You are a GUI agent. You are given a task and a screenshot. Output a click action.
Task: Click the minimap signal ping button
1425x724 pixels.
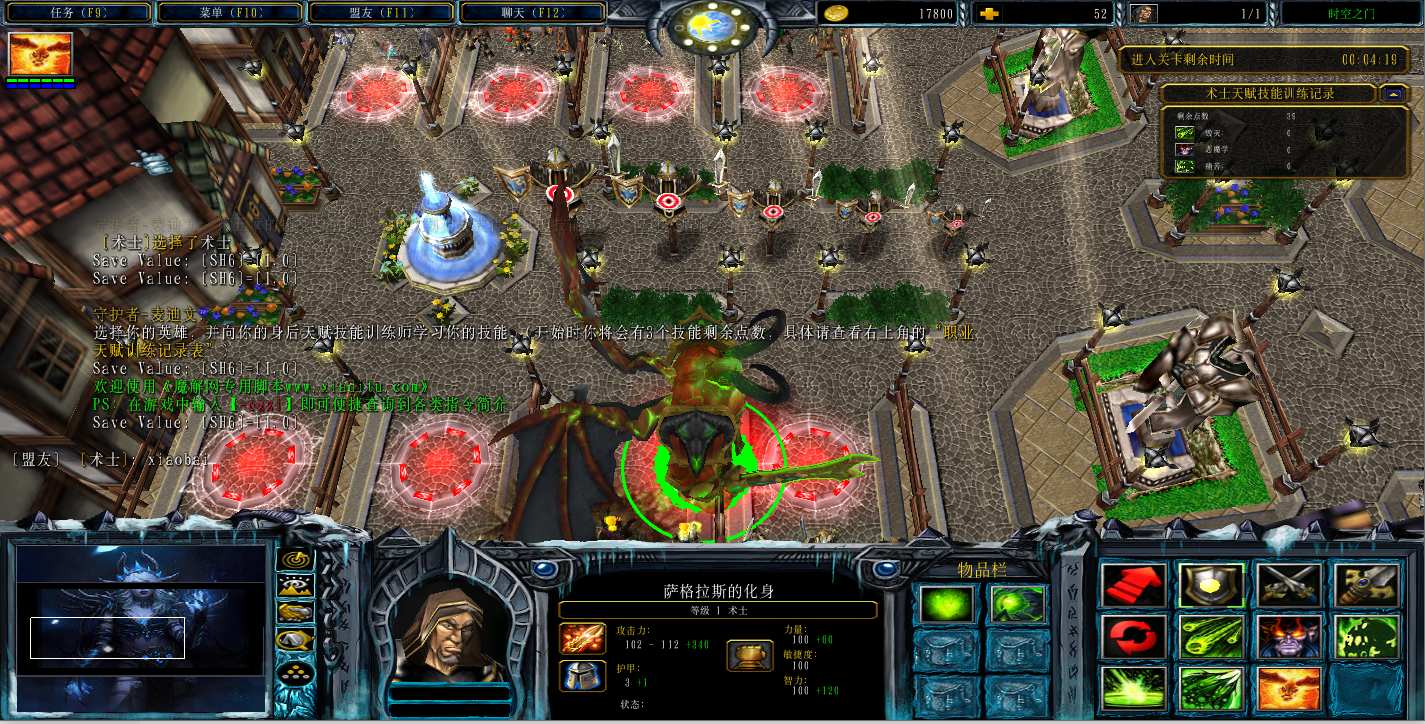coord(295,560)
